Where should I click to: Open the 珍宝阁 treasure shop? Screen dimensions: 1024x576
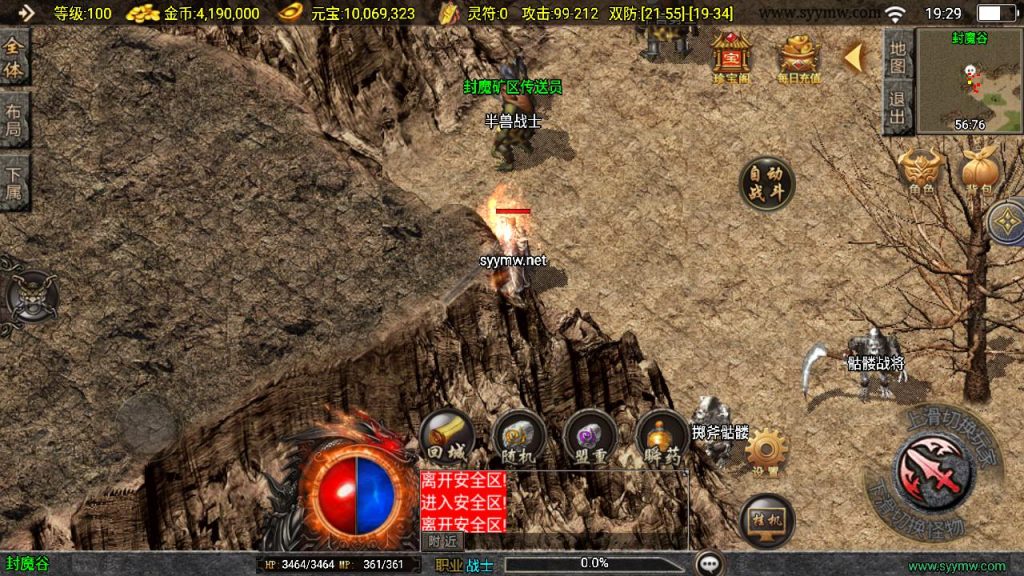(x=731, y=56)
